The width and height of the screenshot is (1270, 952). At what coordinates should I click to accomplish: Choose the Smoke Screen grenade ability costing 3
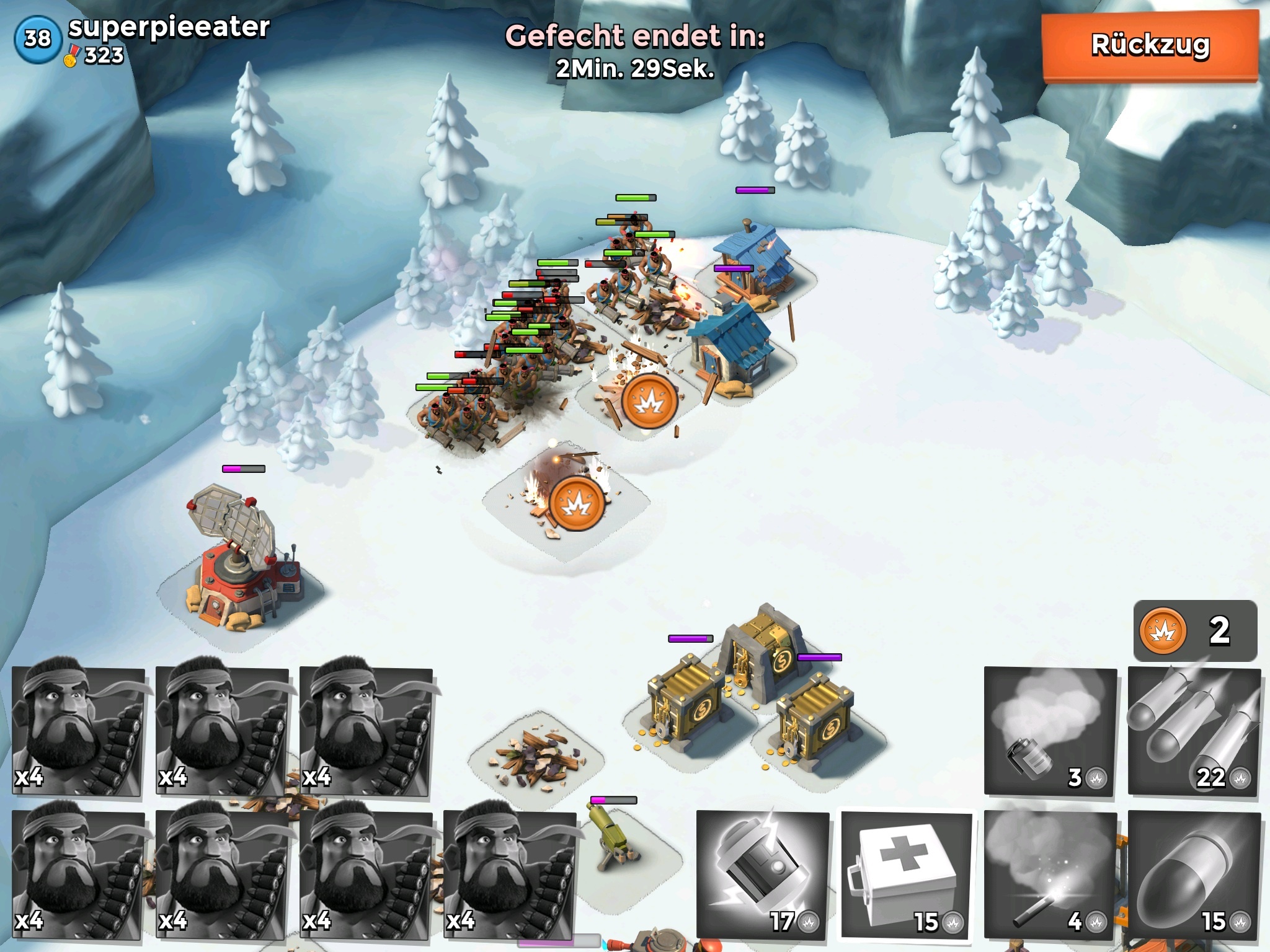[x=1049, y=731]
